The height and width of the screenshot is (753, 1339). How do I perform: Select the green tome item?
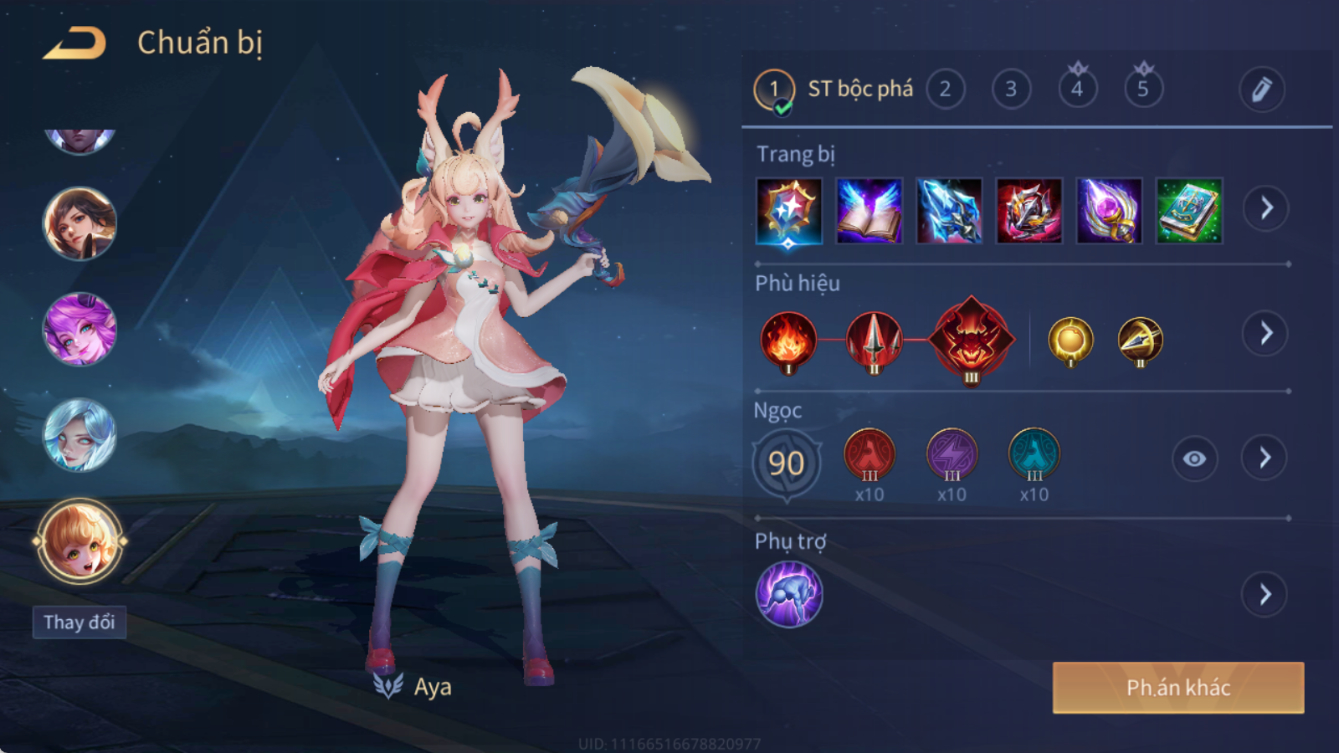coord(1189,211)
